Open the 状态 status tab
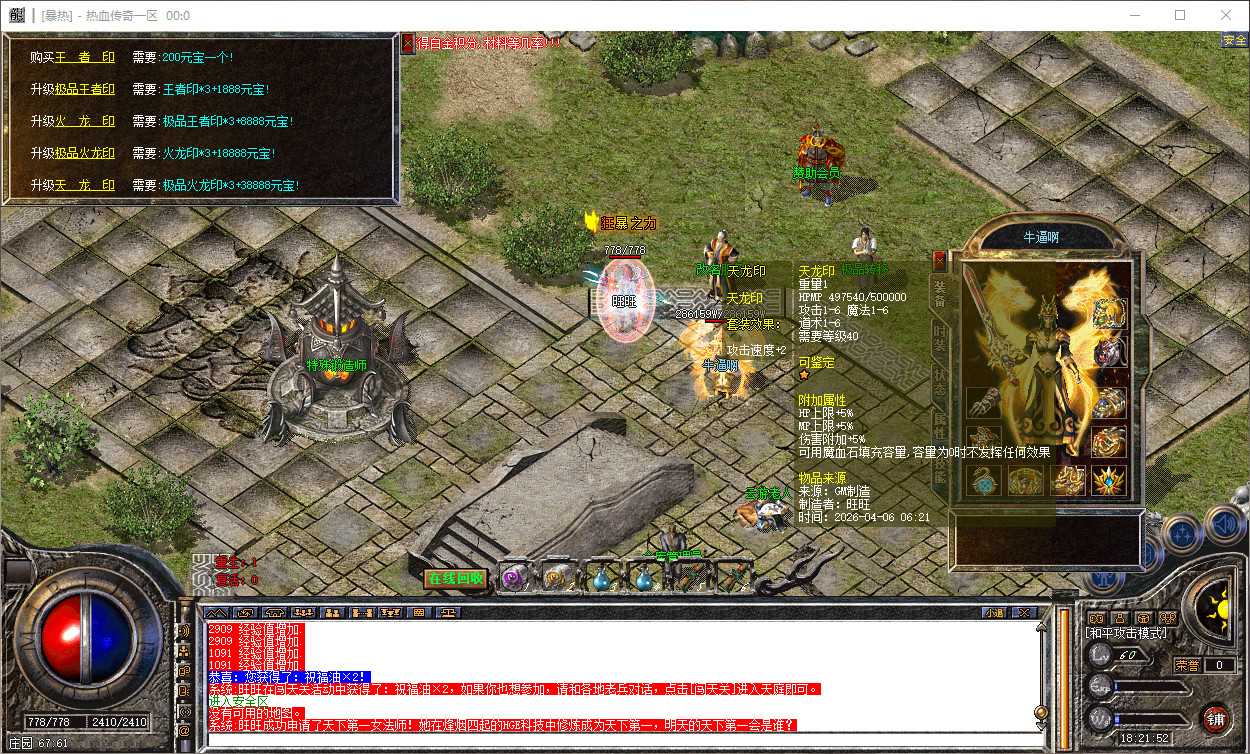Screen dimensions: 1250x754 tap(940, 383)
